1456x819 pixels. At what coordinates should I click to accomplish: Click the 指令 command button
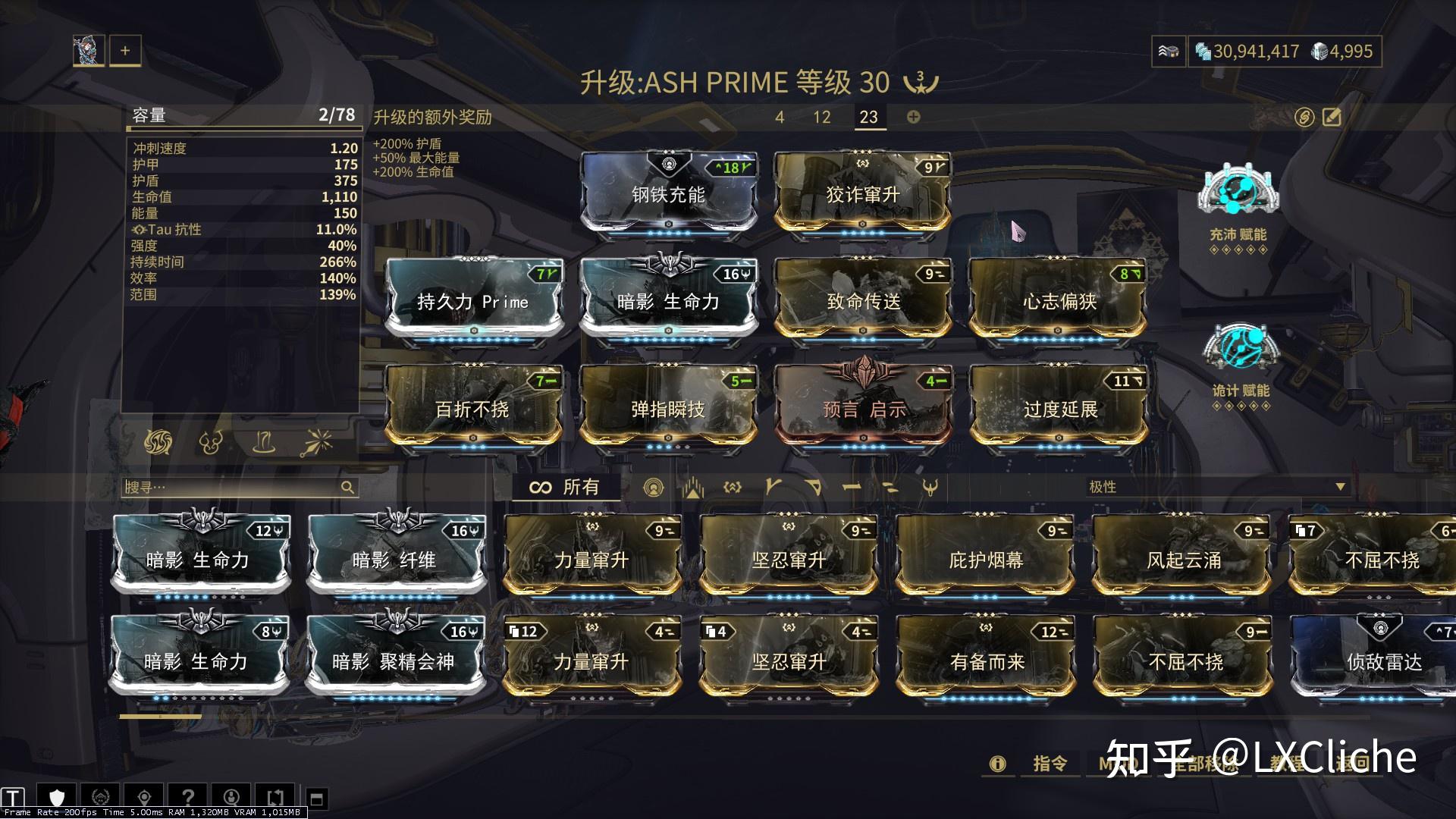tap(1049, 764)
